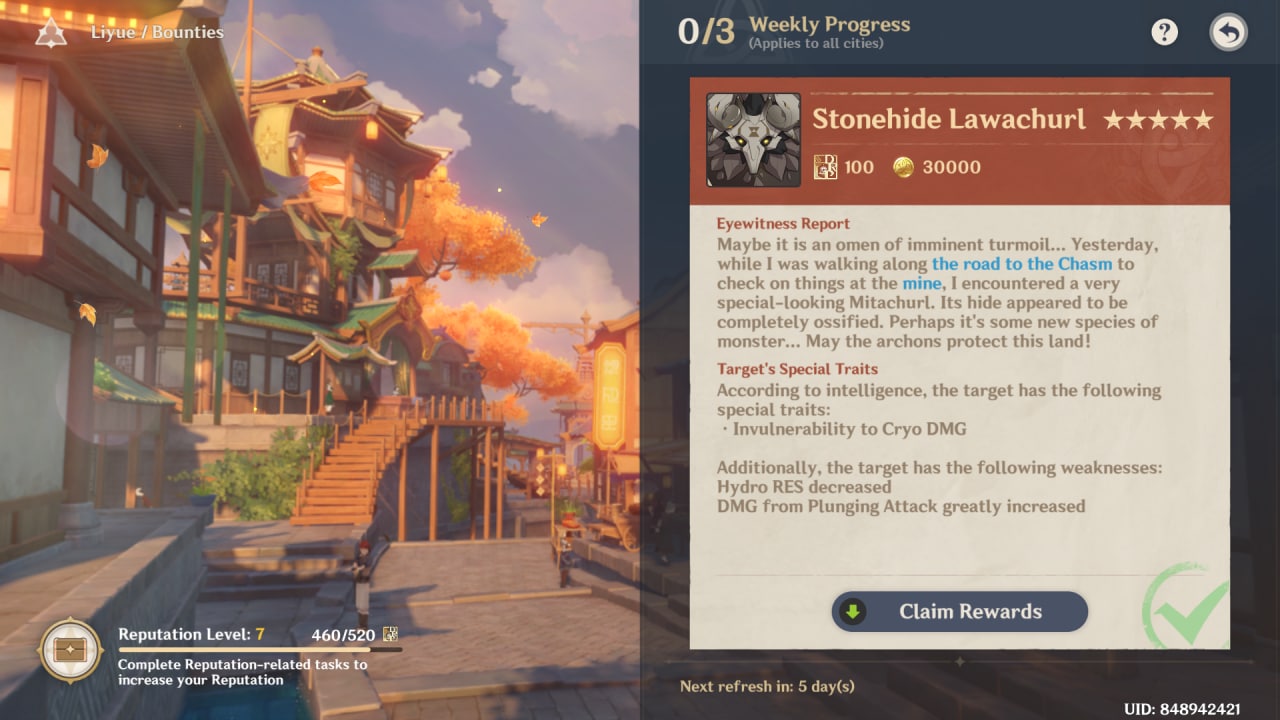Click the five-star rarity rating
Viewport: 1280px width, 720px height.
click(1158, 119)
